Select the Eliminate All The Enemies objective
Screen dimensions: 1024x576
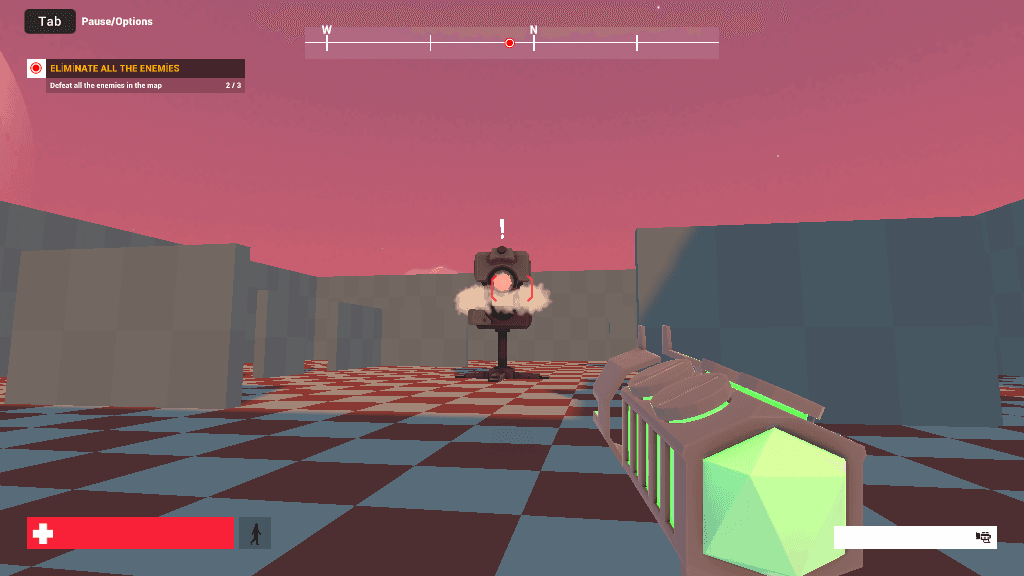tap(115, 68)
